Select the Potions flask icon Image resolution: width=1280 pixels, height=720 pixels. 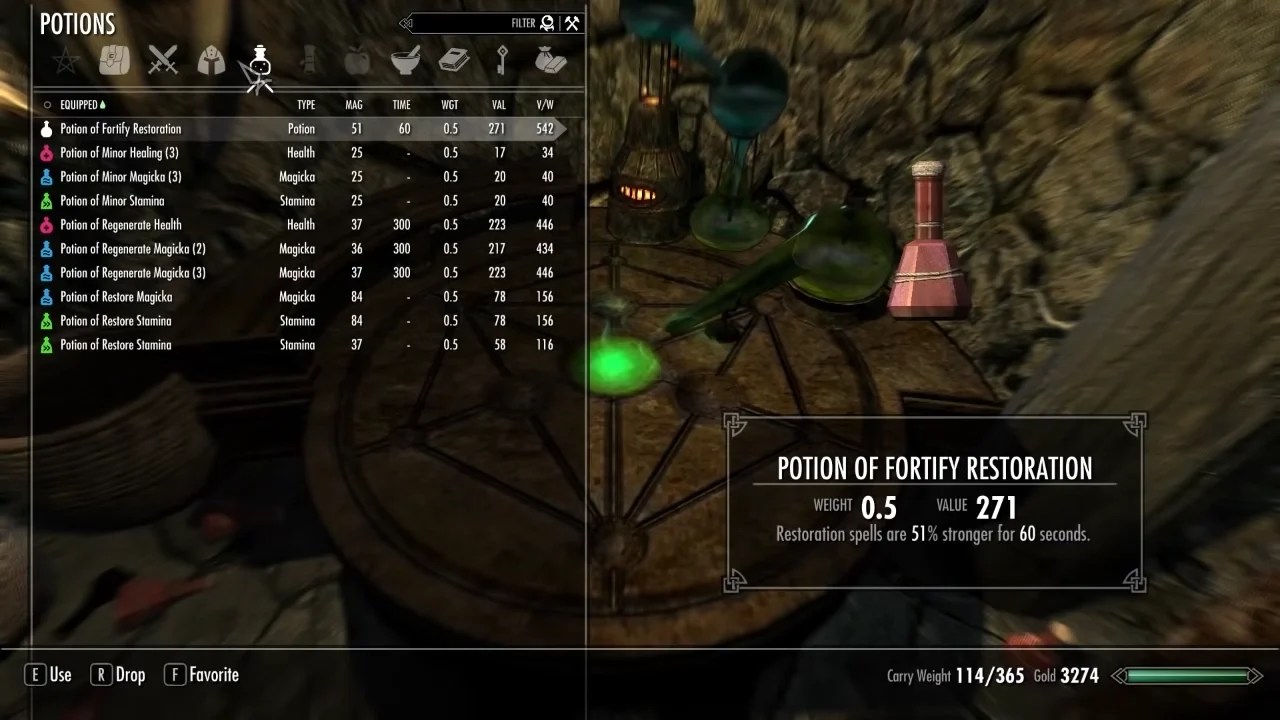(260, 60)
